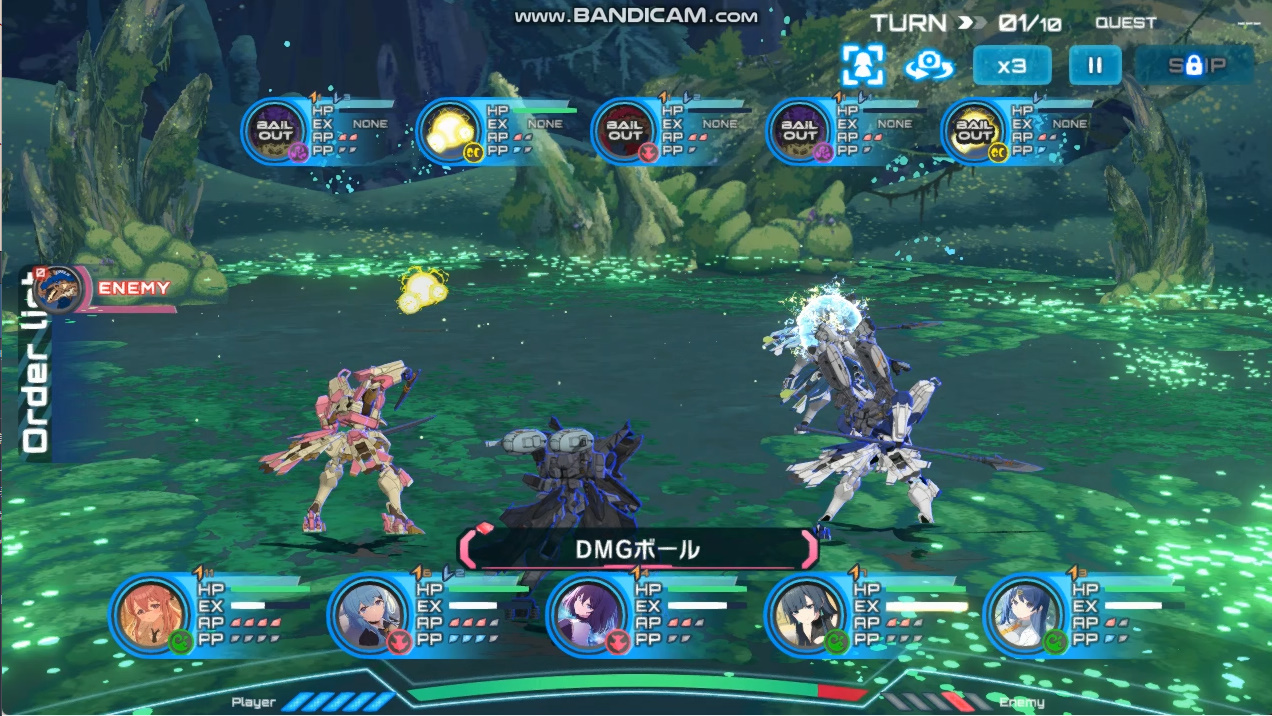Switch the rotating camera view icon
The height and width of the screenshot is (716, 1272).
pyautogui.click(x=930, y=66)
